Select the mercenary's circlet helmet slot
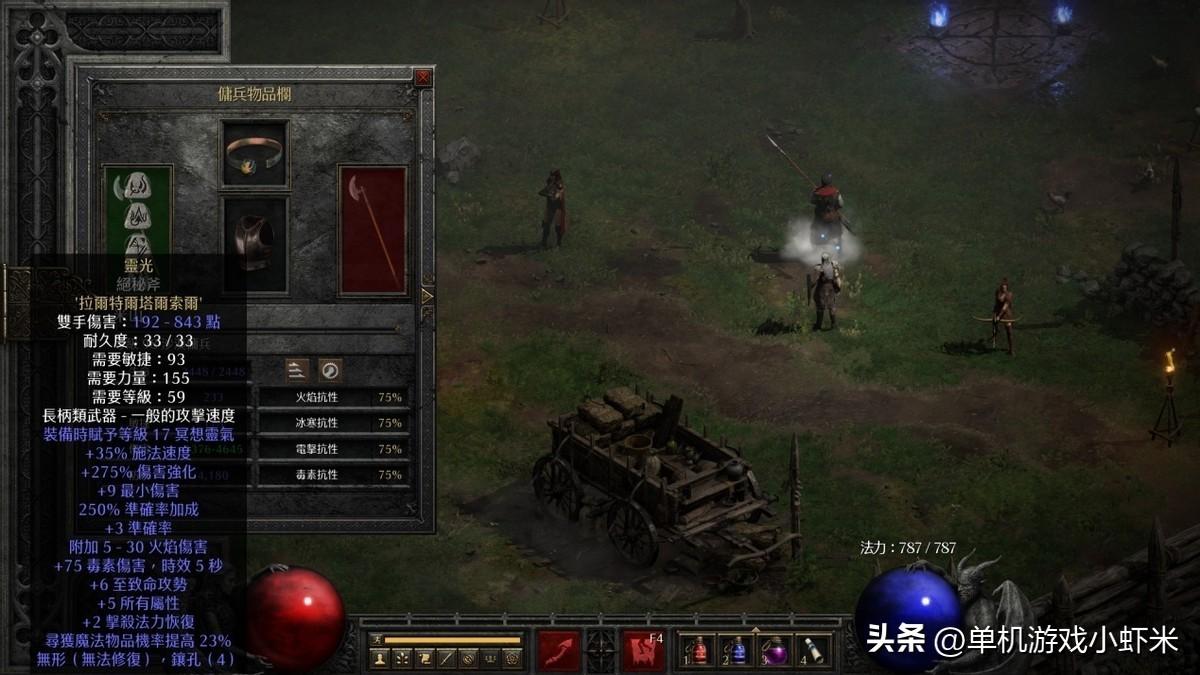The width and height of the screenshot is (1200, 675). [254, 153]
